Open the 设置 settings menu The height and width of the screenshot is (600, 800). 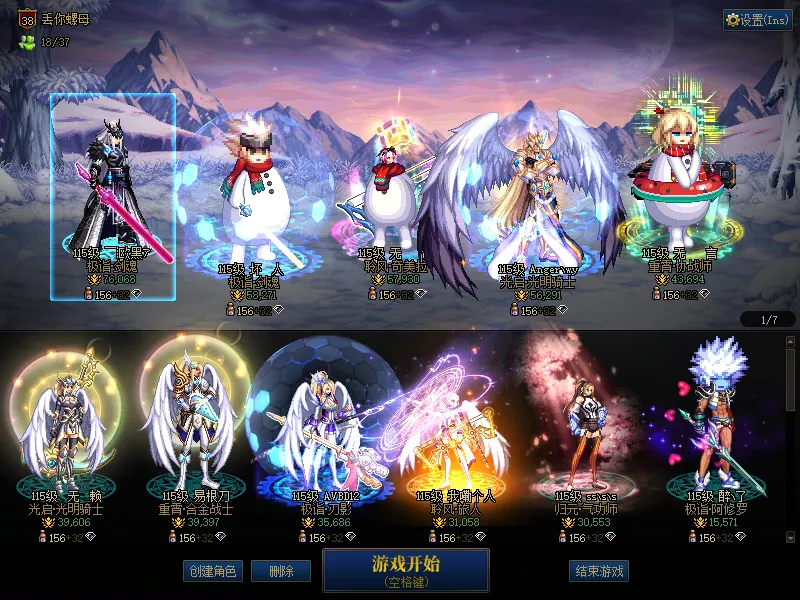point(758,20)
